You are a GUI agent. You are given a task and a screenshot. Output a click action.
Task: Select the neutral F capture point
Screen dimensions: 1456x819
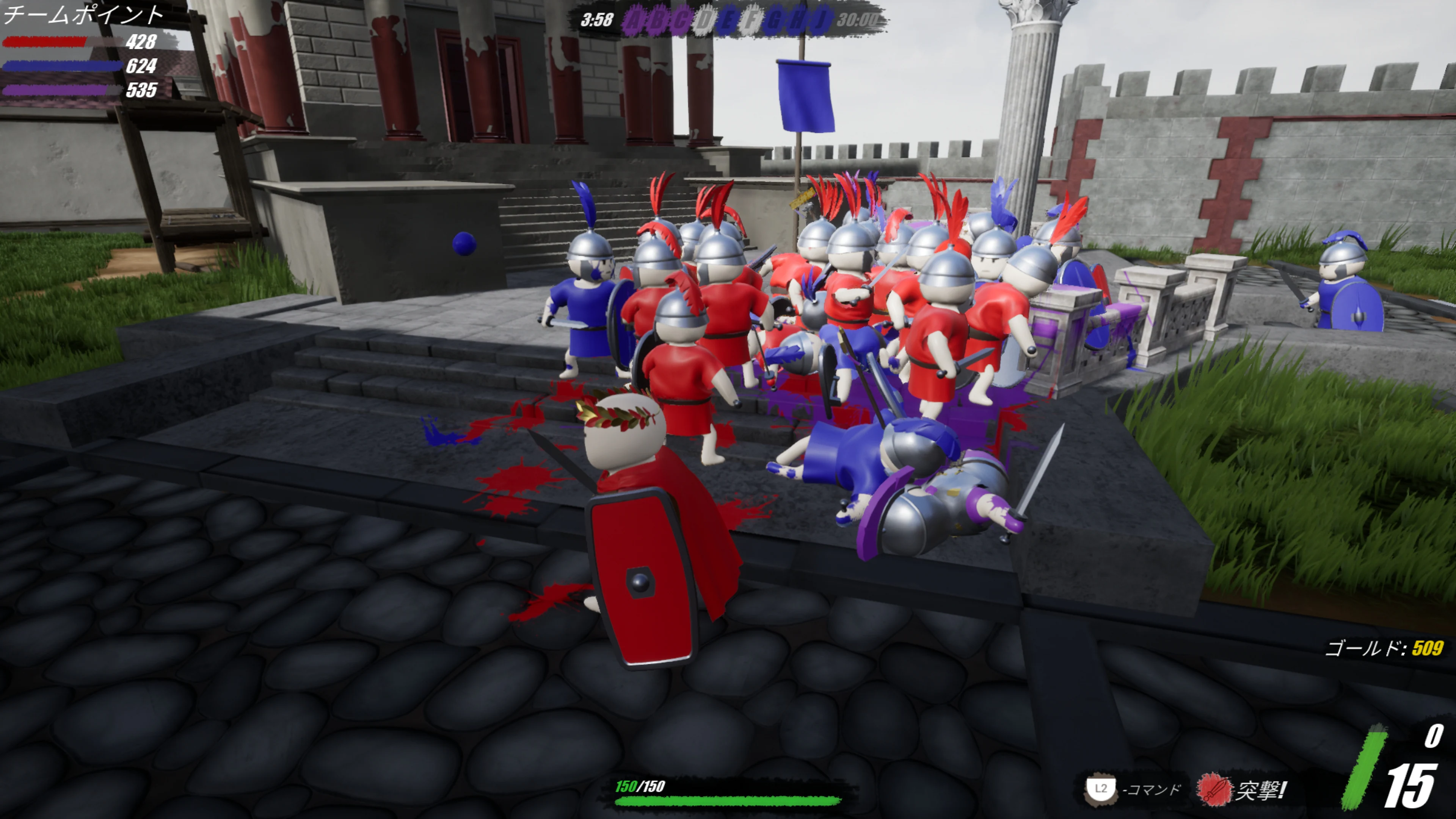(751, 21)
